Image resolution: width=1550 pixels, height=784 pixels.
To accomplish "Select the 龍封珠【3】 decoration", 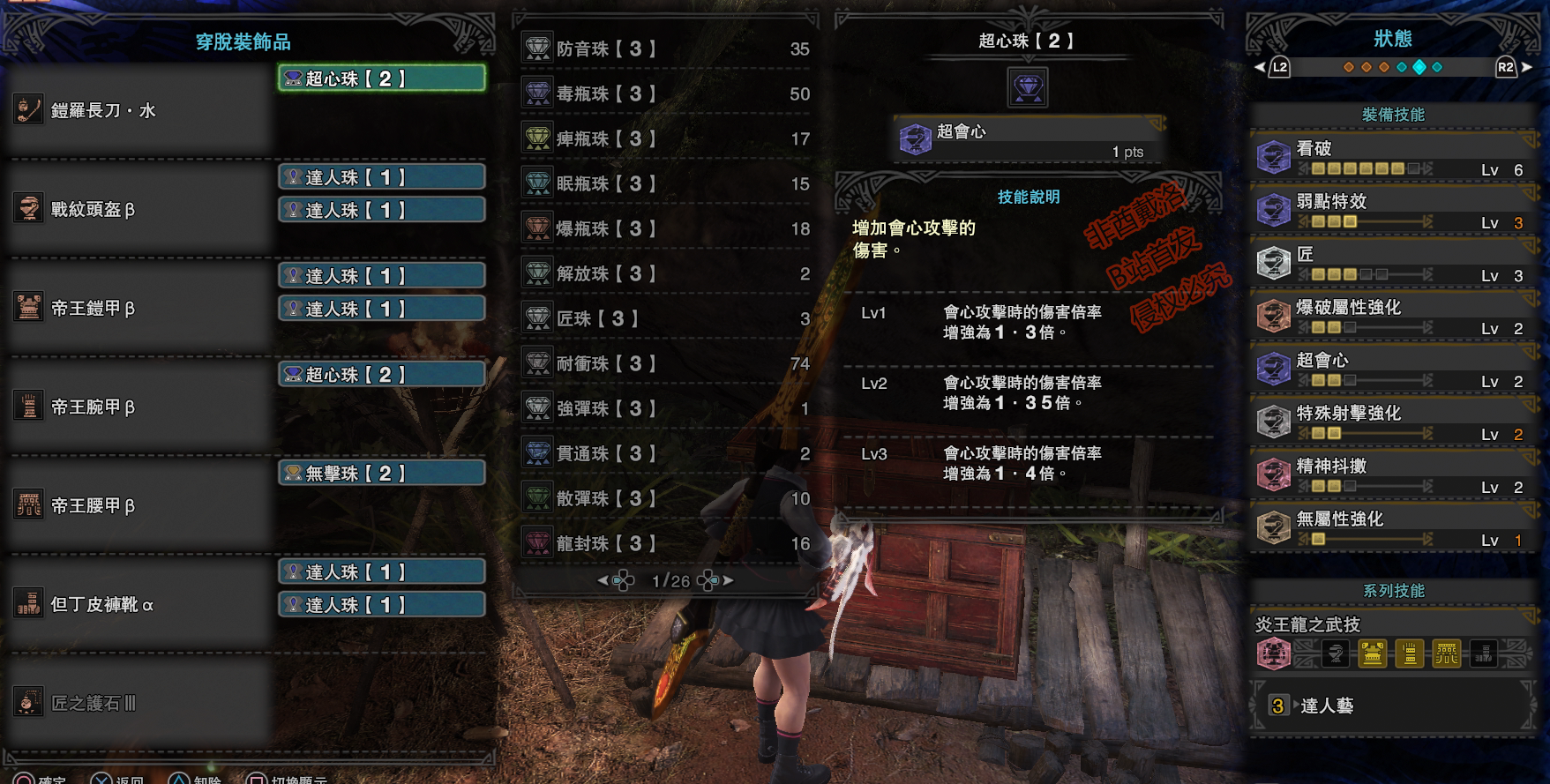I will (666, 543).
